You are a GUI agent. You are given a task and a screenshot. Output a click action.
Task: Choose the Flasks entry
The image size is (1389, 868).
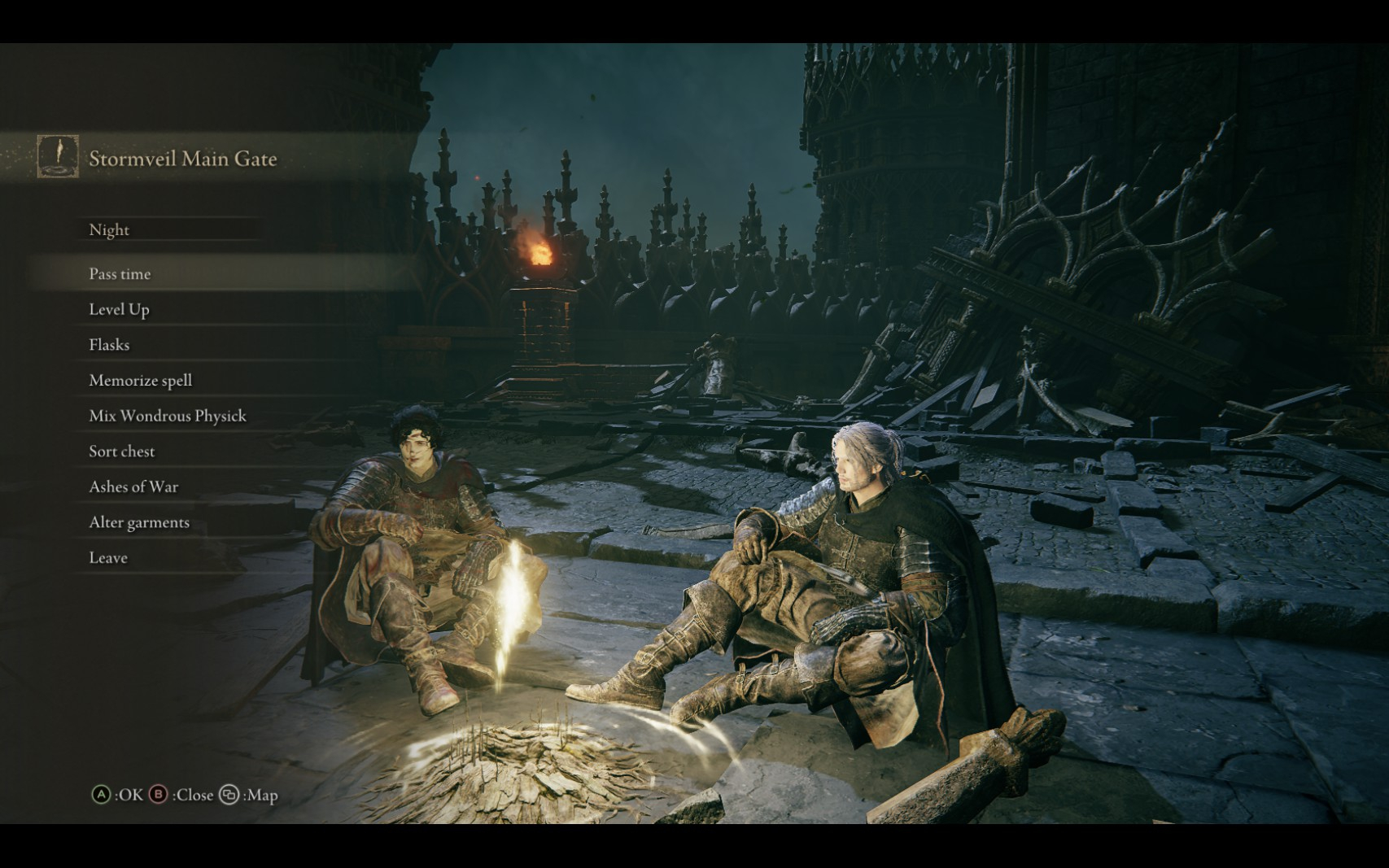(110, 345)
